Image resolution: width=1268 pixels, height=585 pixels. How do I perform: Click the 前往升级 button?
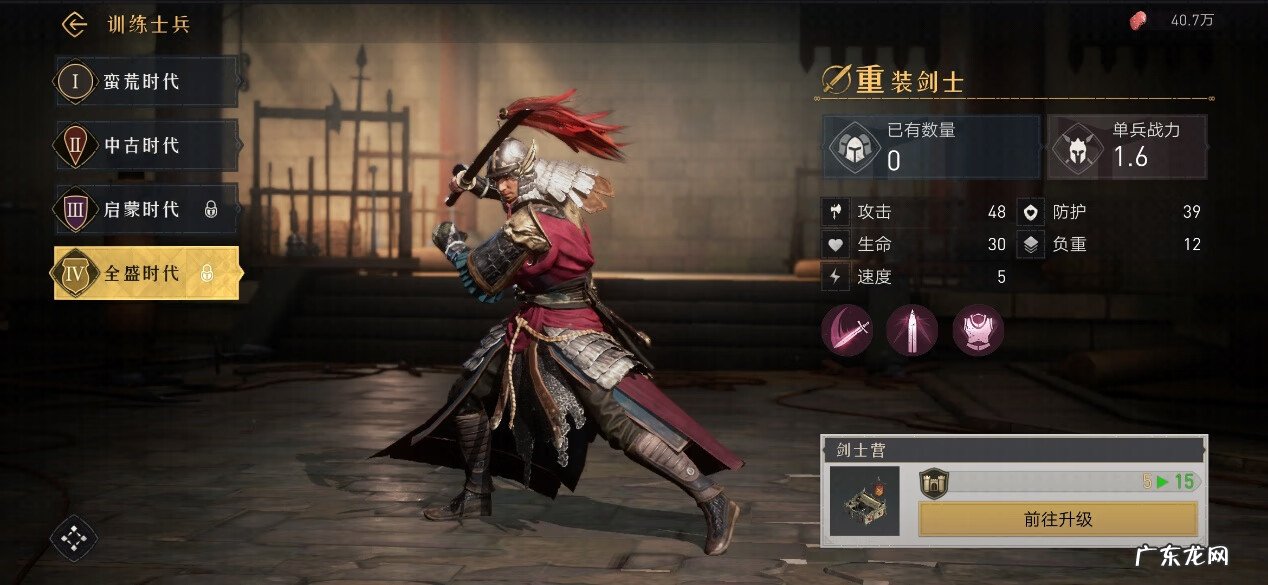(1057, 519)
